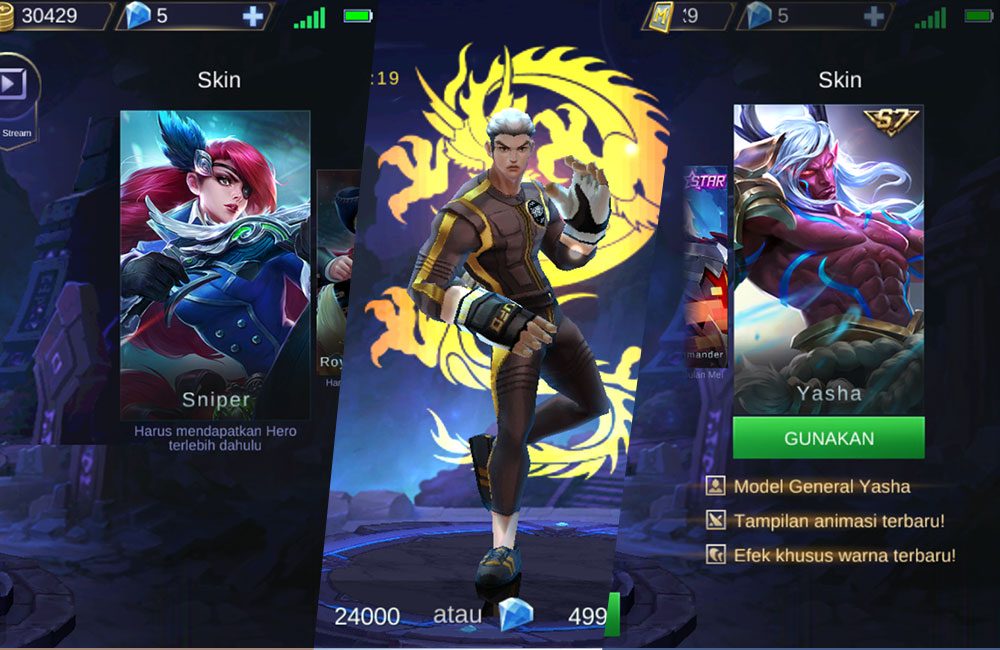Choose the Yasha skin card
The height and width of the screenshot is (650, 1000).
pos(828,258)
